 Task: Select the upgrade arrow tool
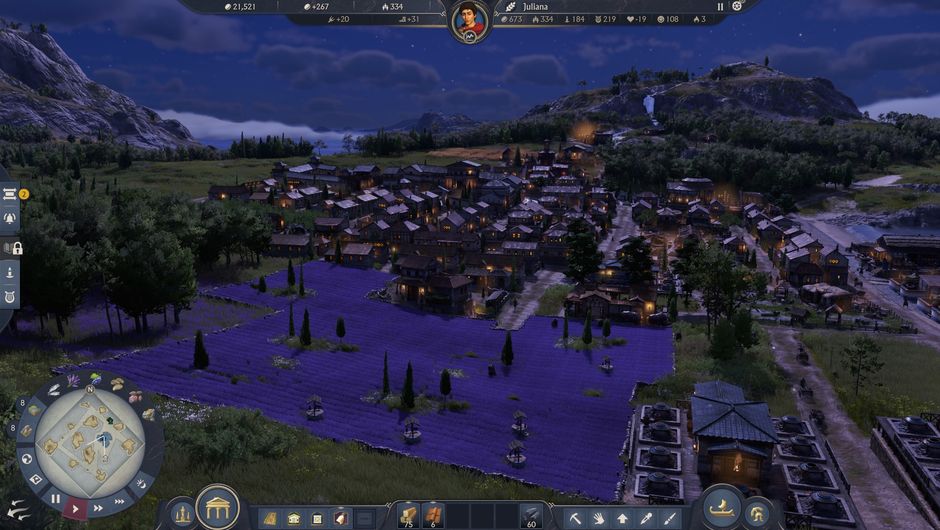(622, 518)
